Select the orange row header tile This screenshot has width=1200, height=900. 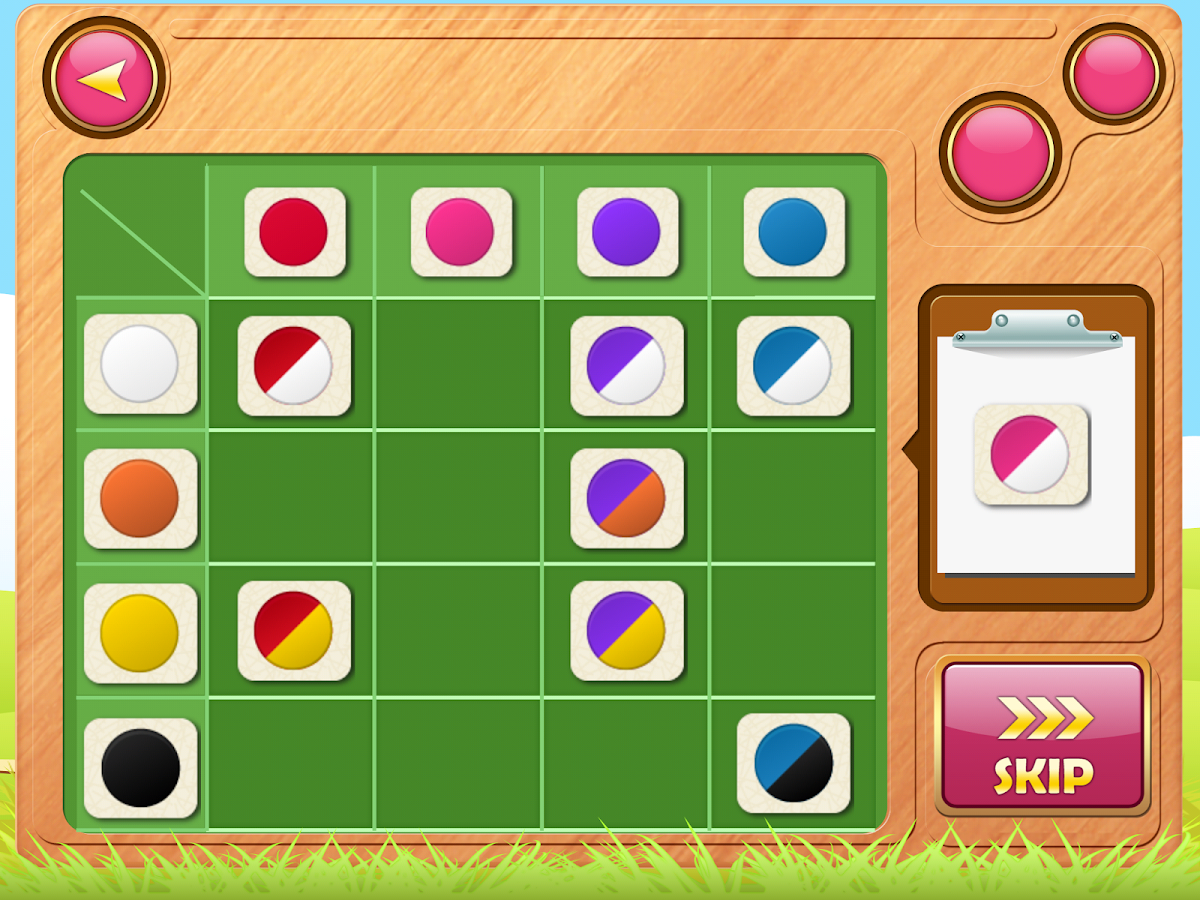140,498
